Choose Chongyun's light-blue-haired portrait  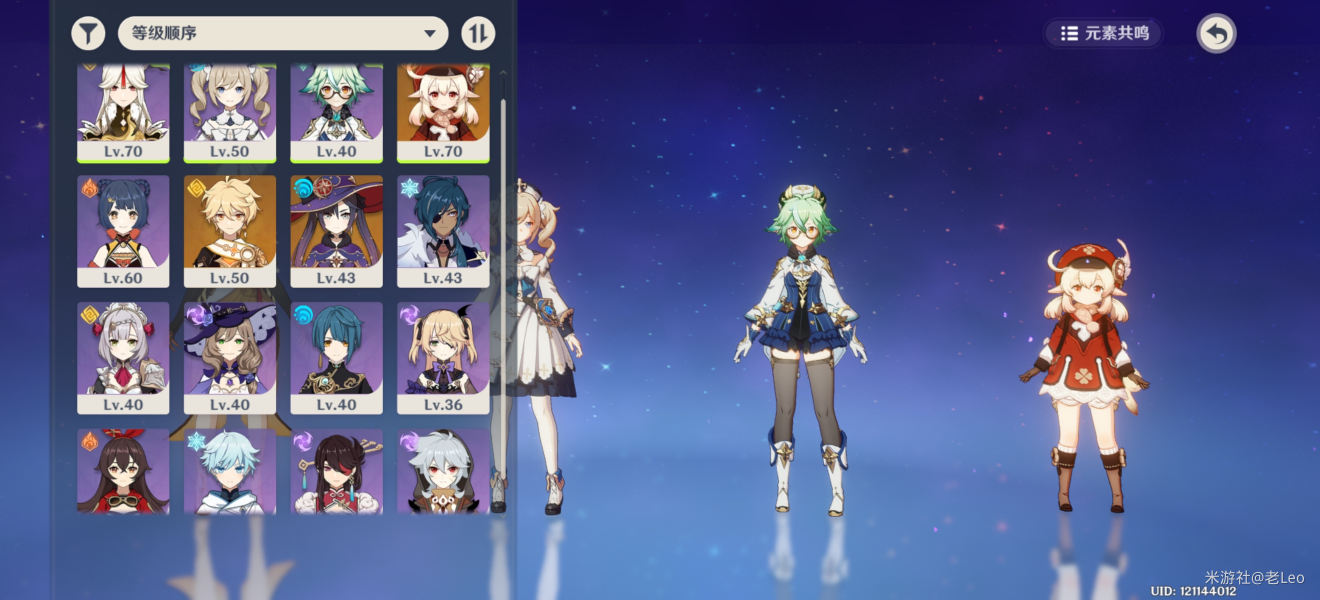click(230, 472)
